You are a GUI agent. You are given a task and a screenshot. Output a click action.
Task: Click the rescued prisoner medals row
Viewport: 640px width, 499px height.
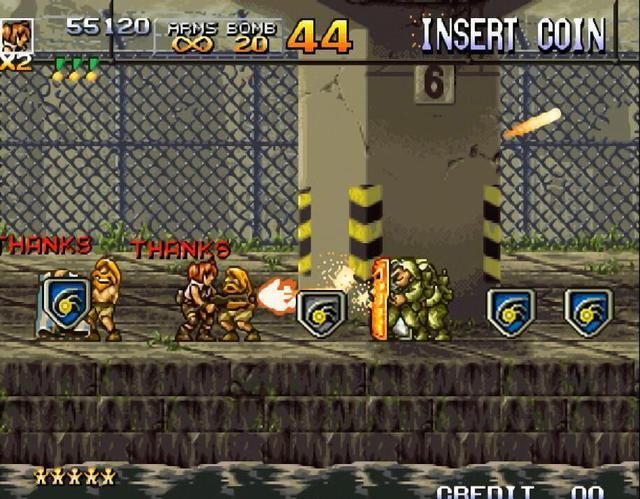click(x=76, y=70)
